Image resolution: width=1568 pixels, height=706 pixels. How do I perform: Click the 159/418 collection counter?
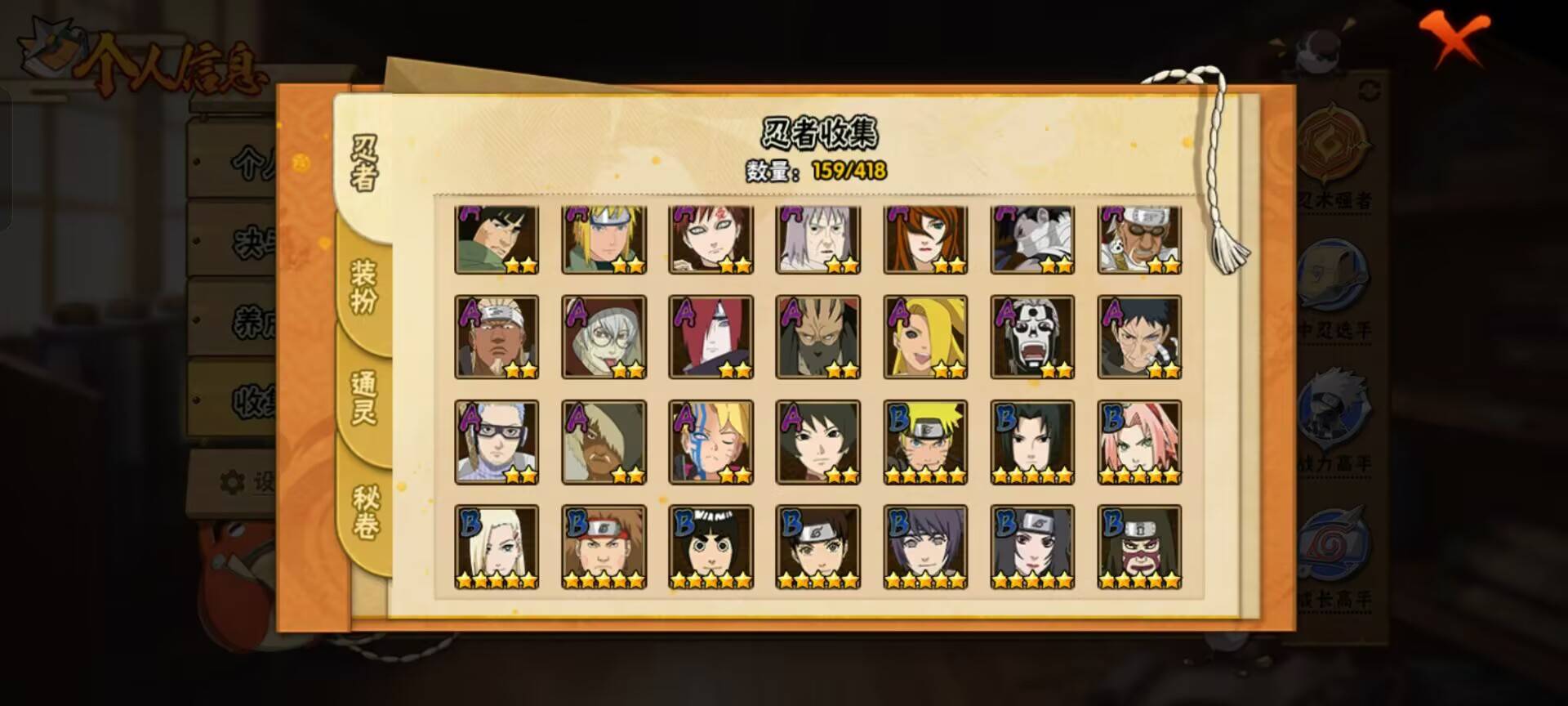[849, 172]
